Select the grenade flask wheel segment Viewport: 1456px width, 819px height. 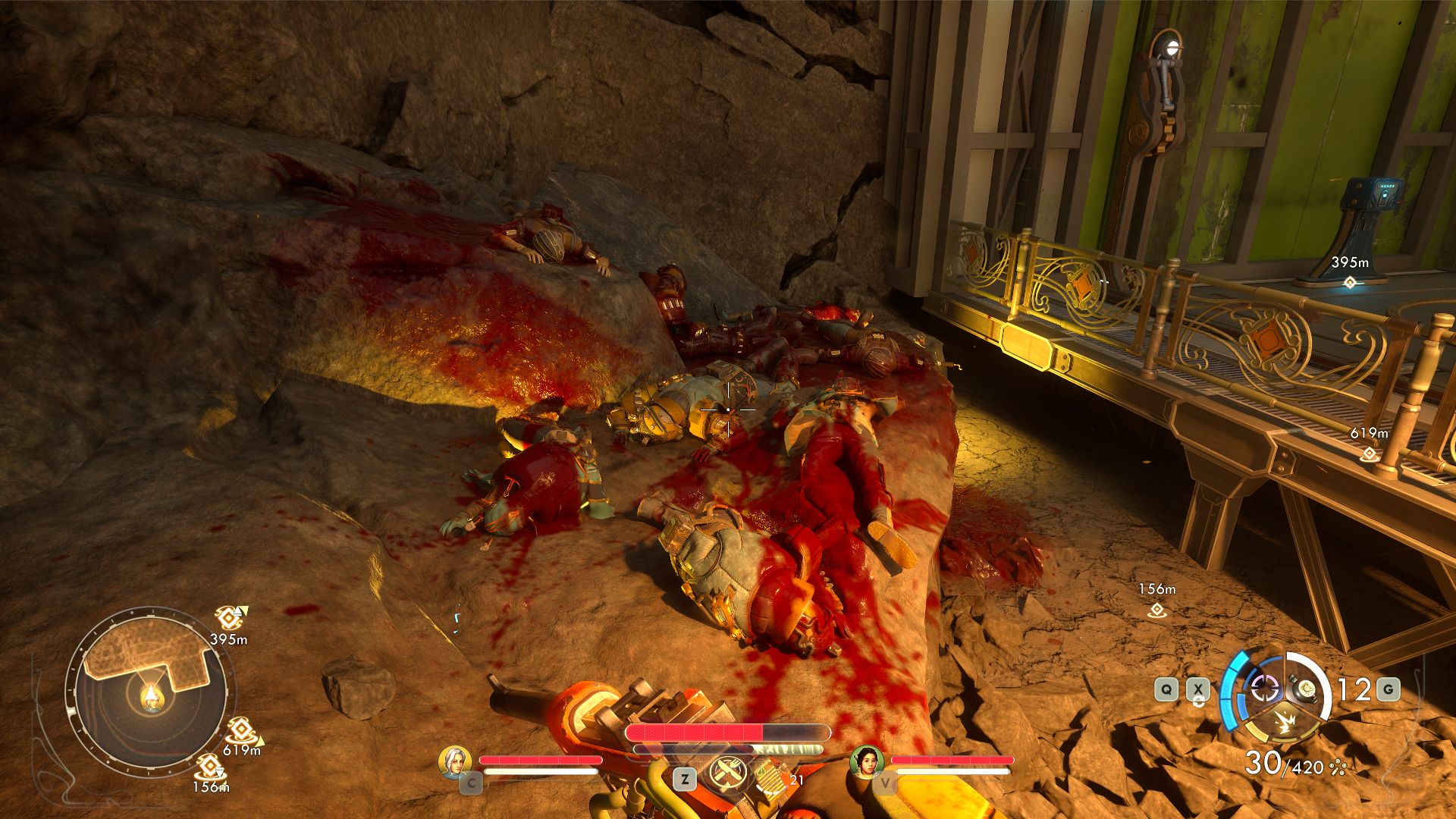(x=1306, y=688)
